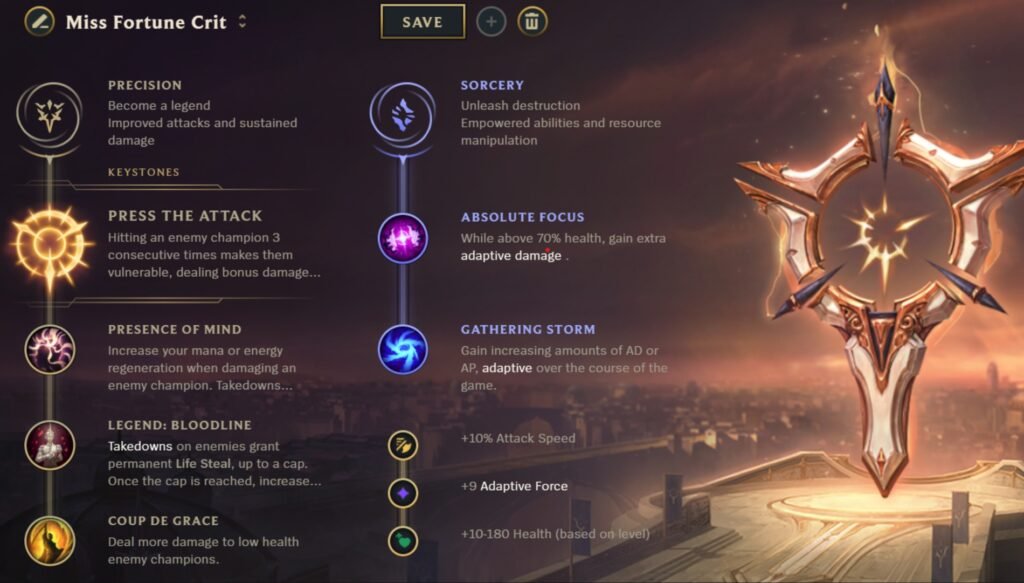Select the Coup de Grace rune
1024x583 pixels.
[49, 539]
